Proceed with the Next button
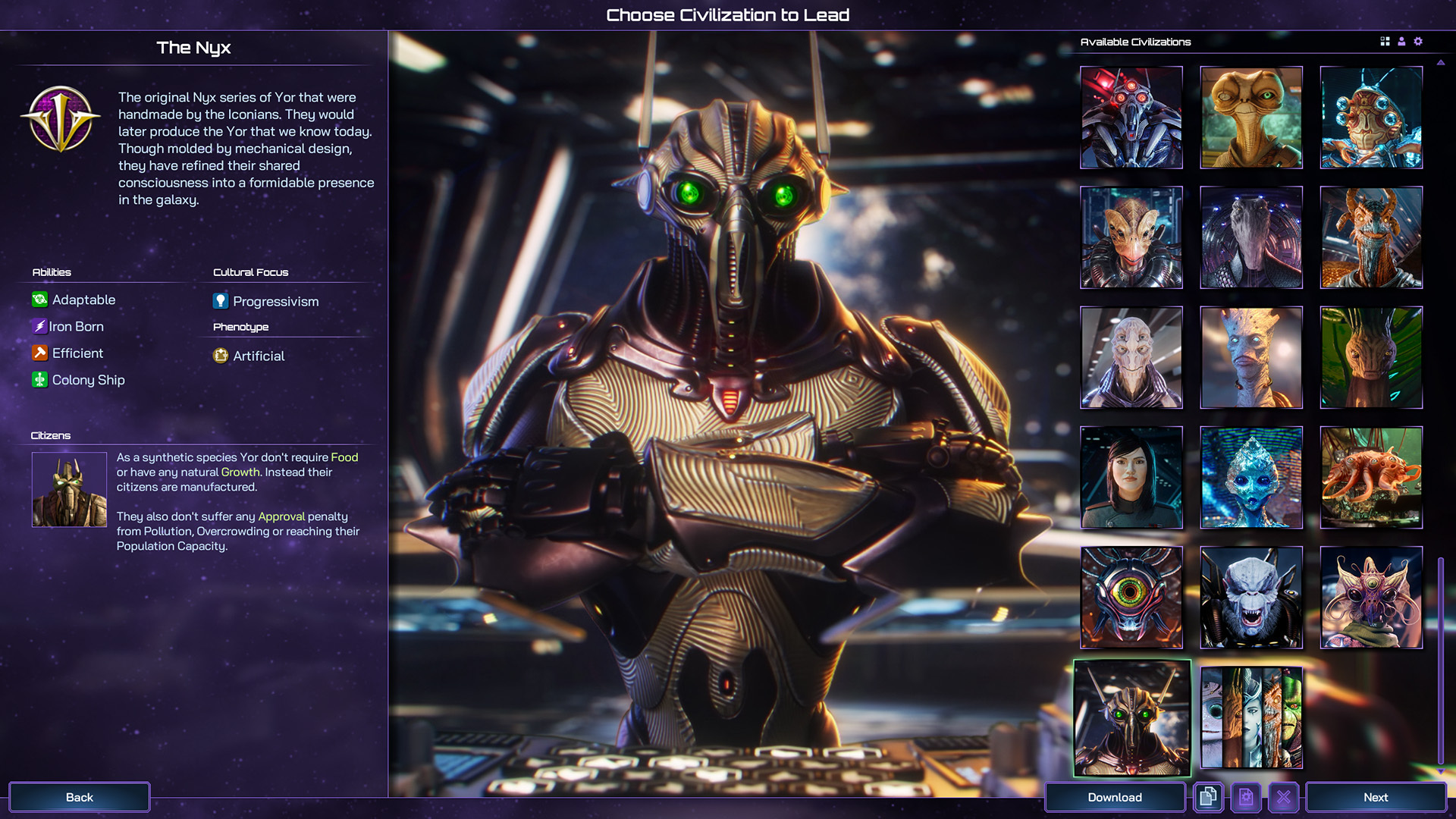 [x=1375, y=797]
